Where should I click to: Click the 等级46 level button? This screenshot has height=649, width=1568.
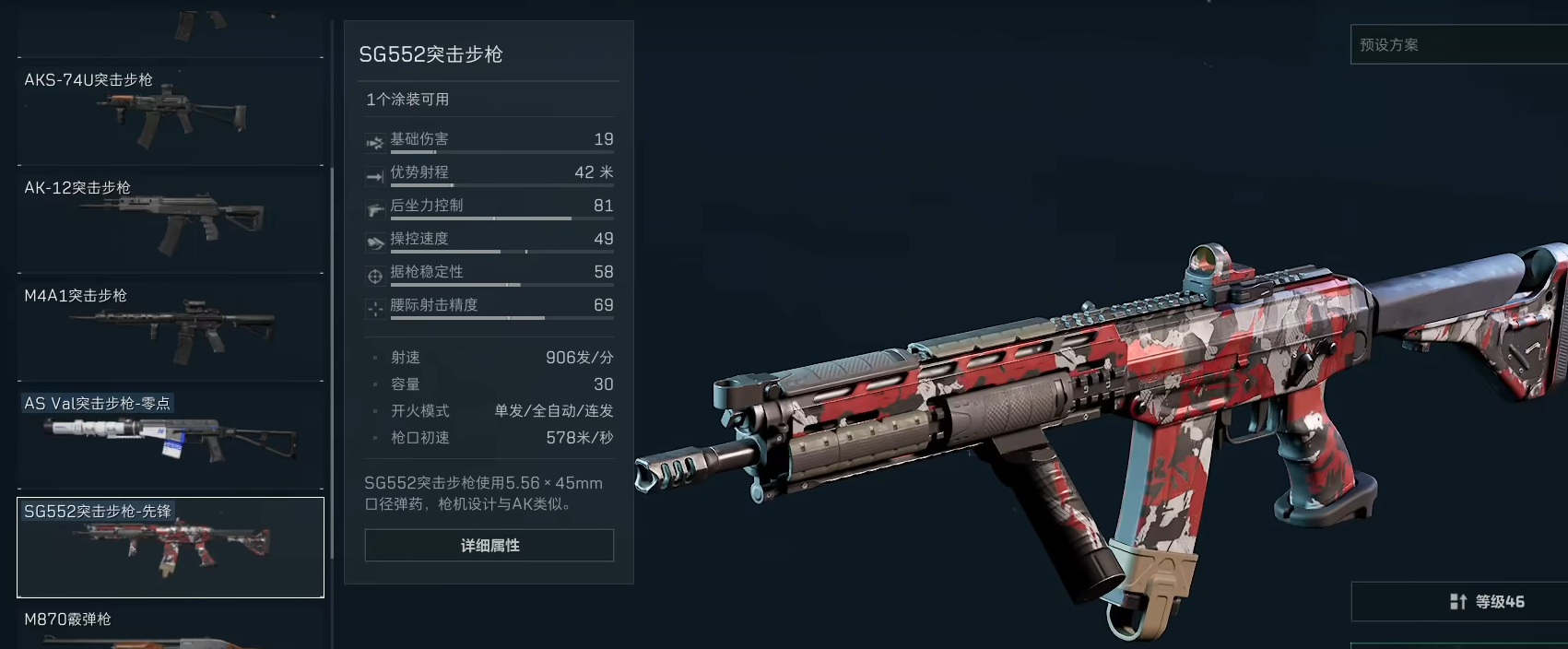tap(1458, 602)
